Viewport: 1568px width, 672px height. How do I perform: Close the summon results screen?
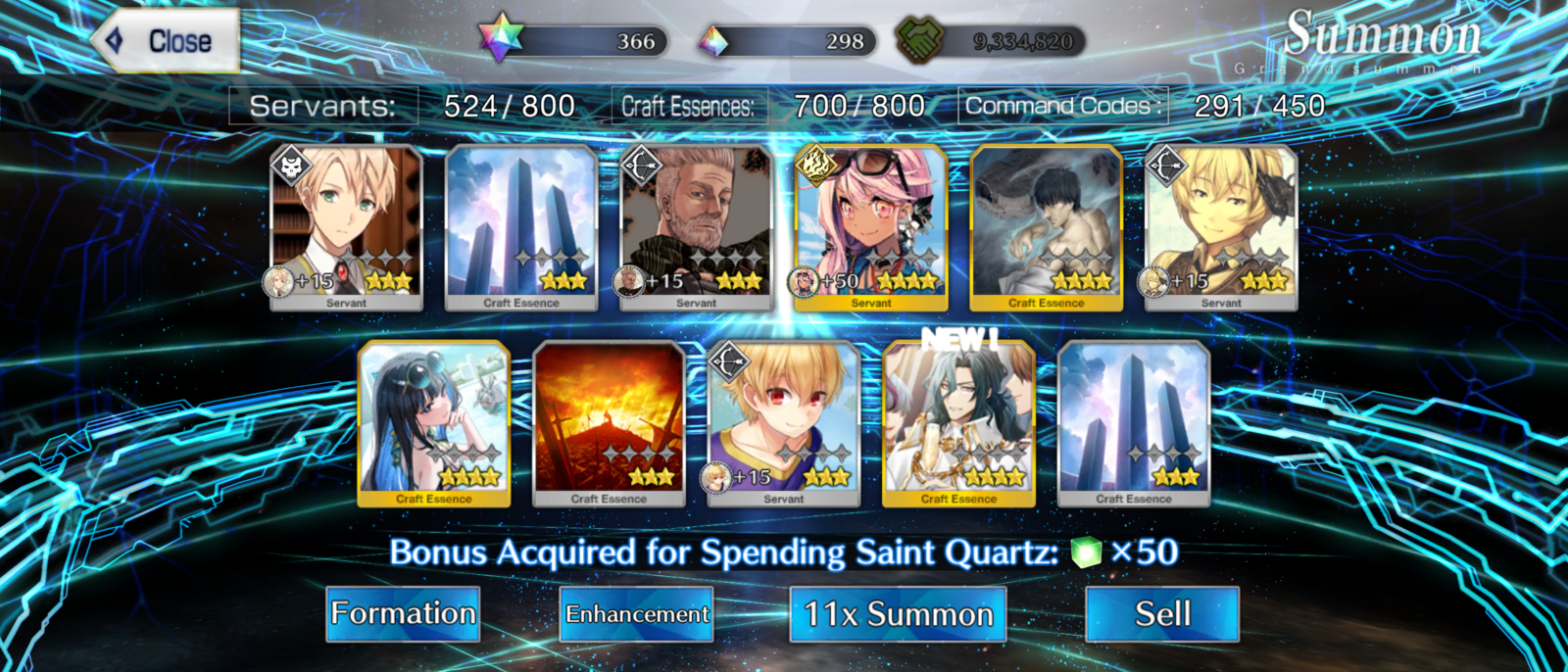167,41
